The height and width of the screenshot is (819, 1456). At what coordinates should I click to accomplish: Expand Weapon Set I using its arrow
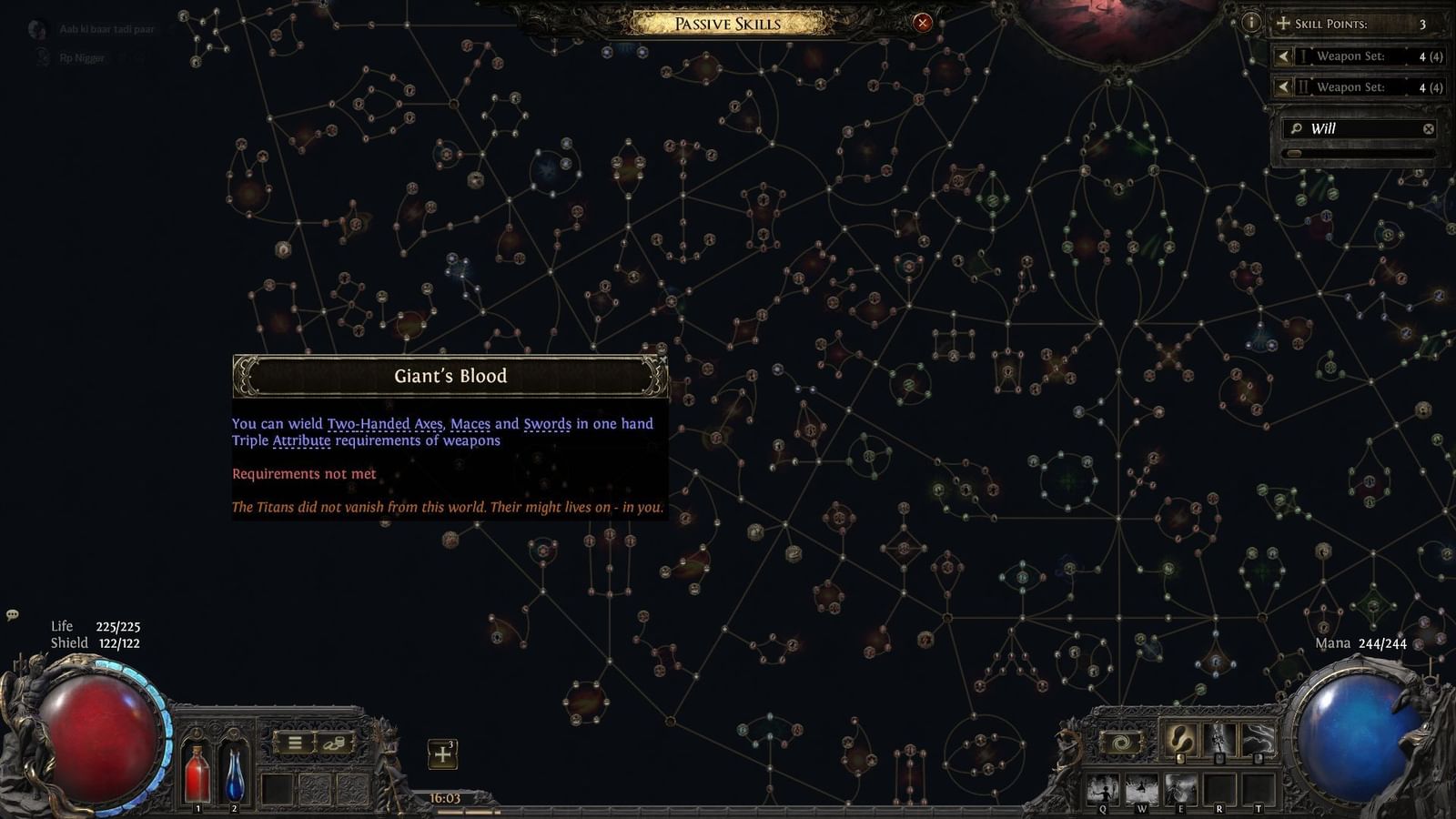coord(1284,56)
